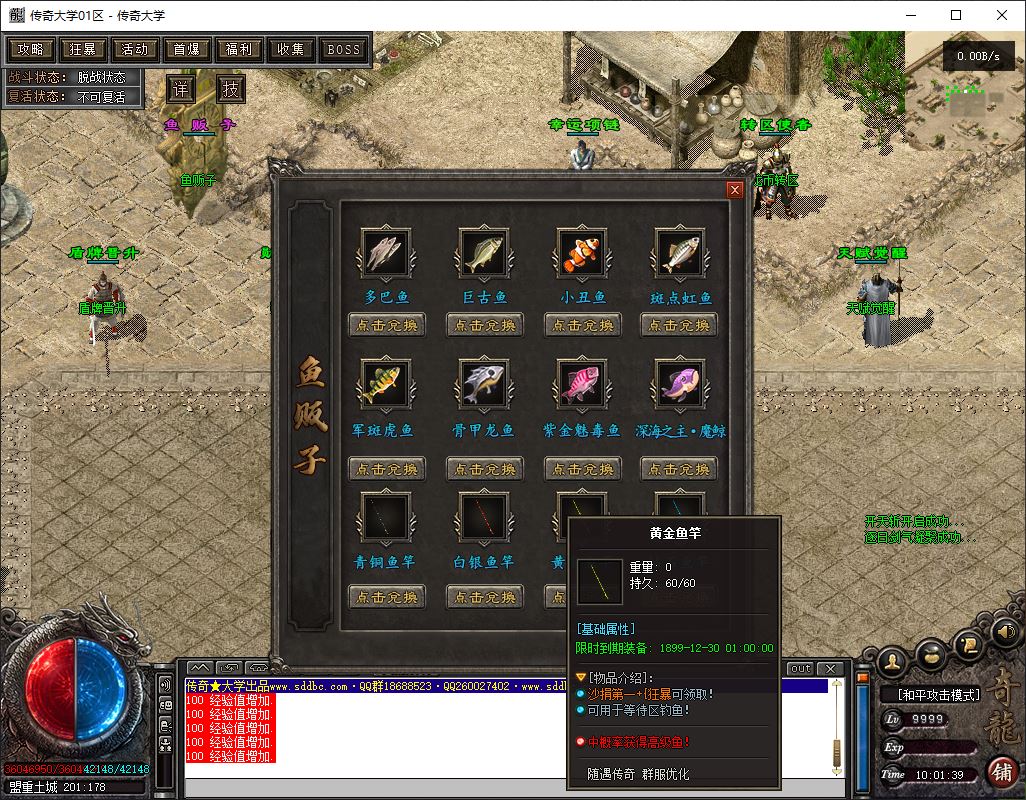Open the 福利 welfare menu

pyautogui.click(x=239, y=49)
